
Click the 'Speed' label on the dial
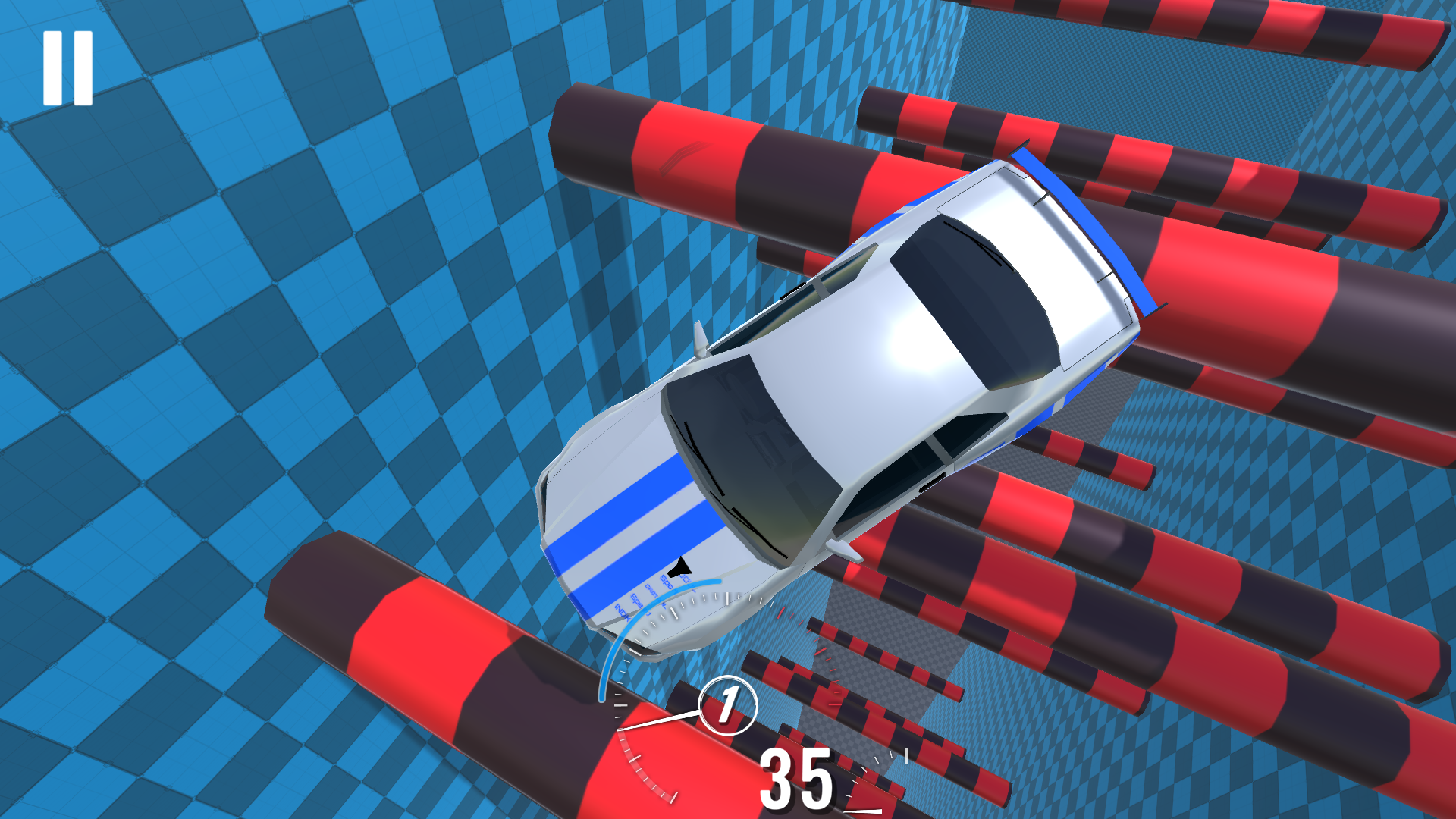[635, 601]
